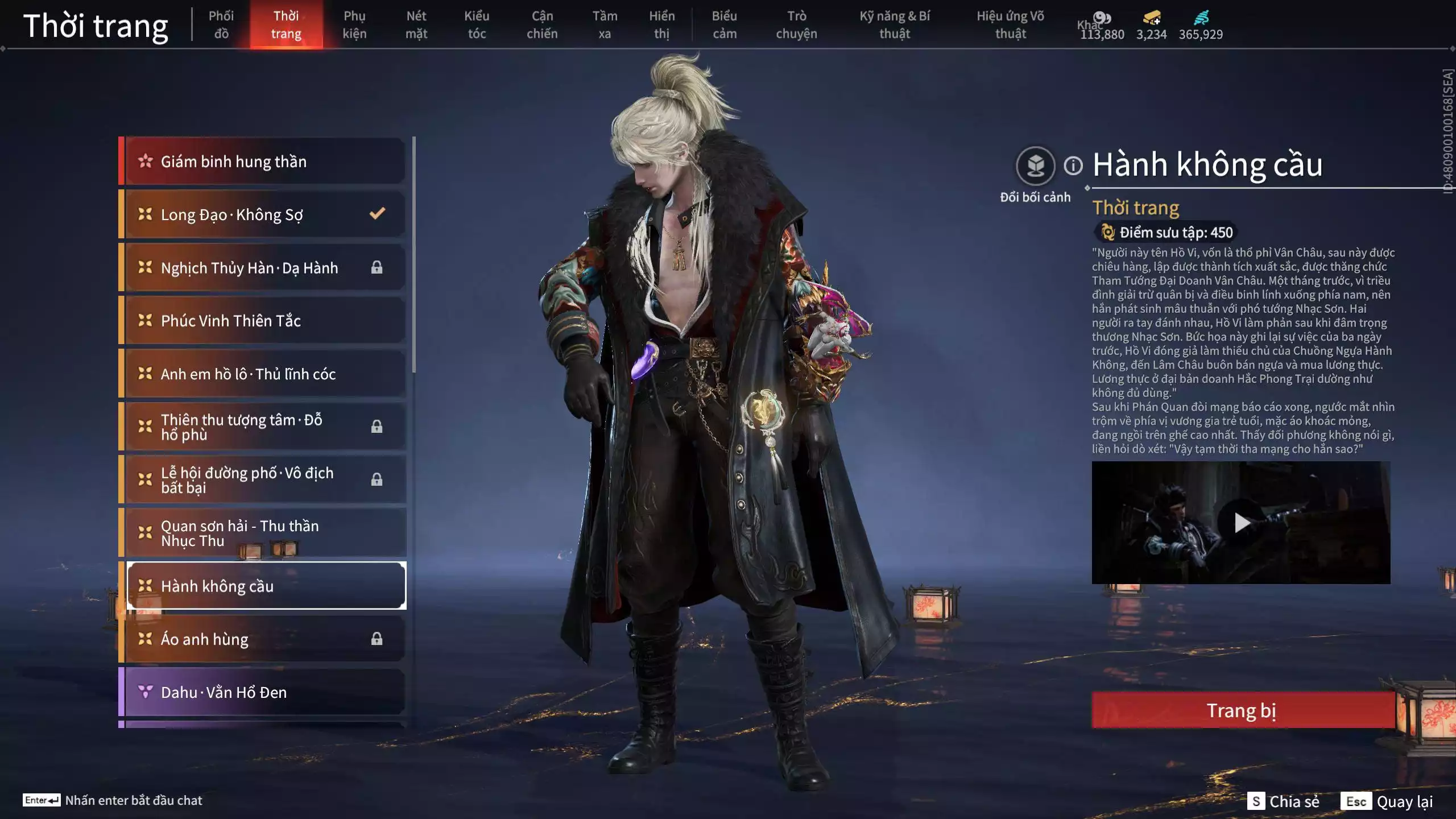Switch to the Phối đồ tab
This screenshot has width=1456, height=819.
[221, 24]
